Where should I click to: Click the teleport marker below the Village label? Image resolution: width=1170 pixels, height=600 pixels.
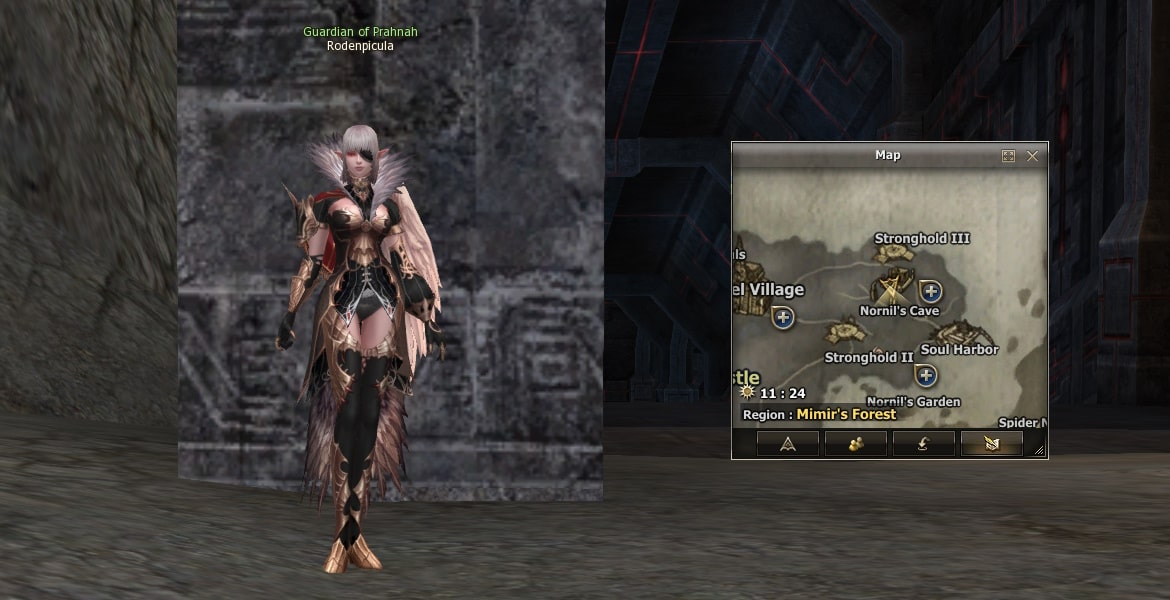coord(783,318)
